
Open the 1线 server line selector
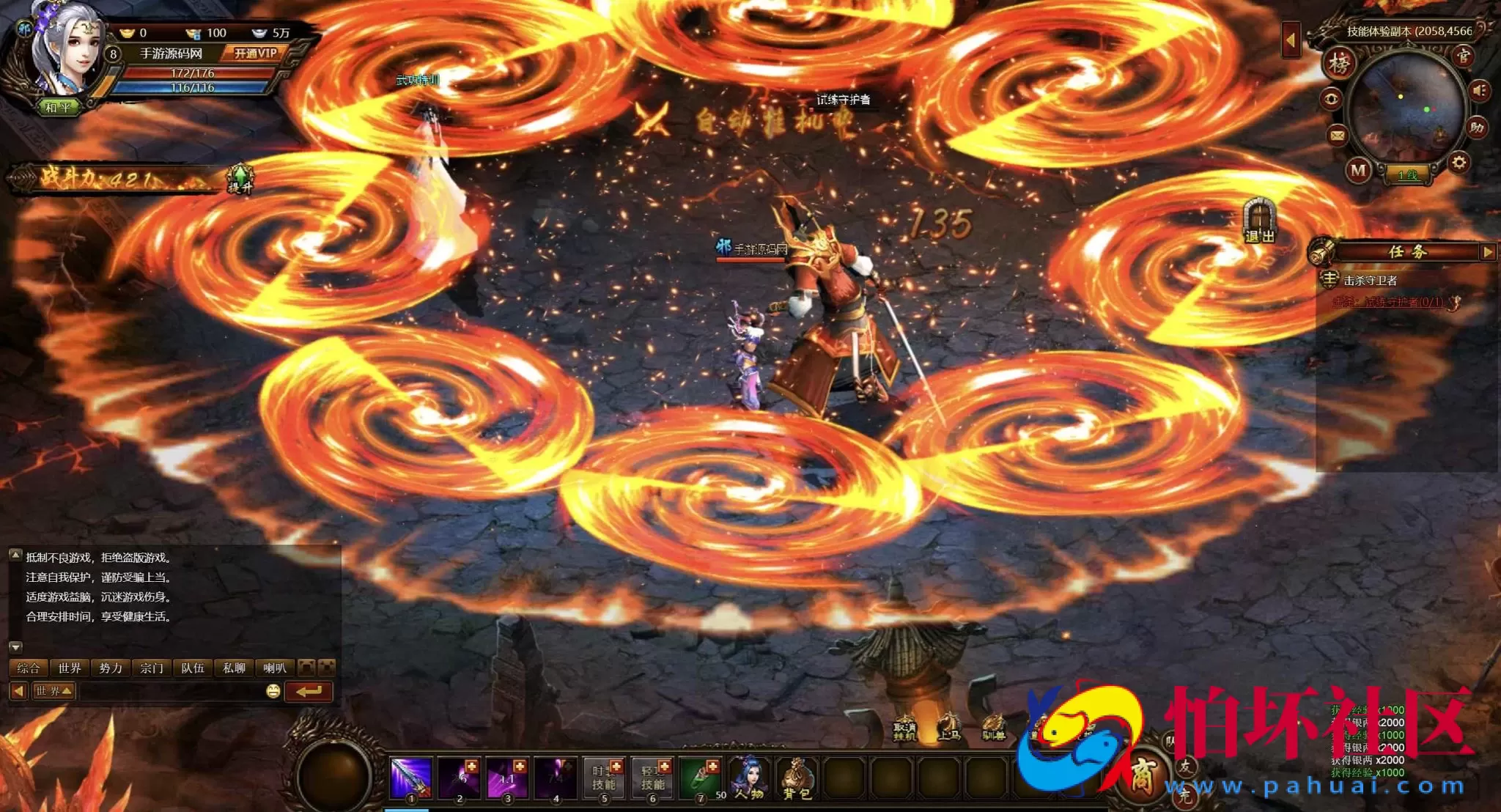click(1409, 174)
